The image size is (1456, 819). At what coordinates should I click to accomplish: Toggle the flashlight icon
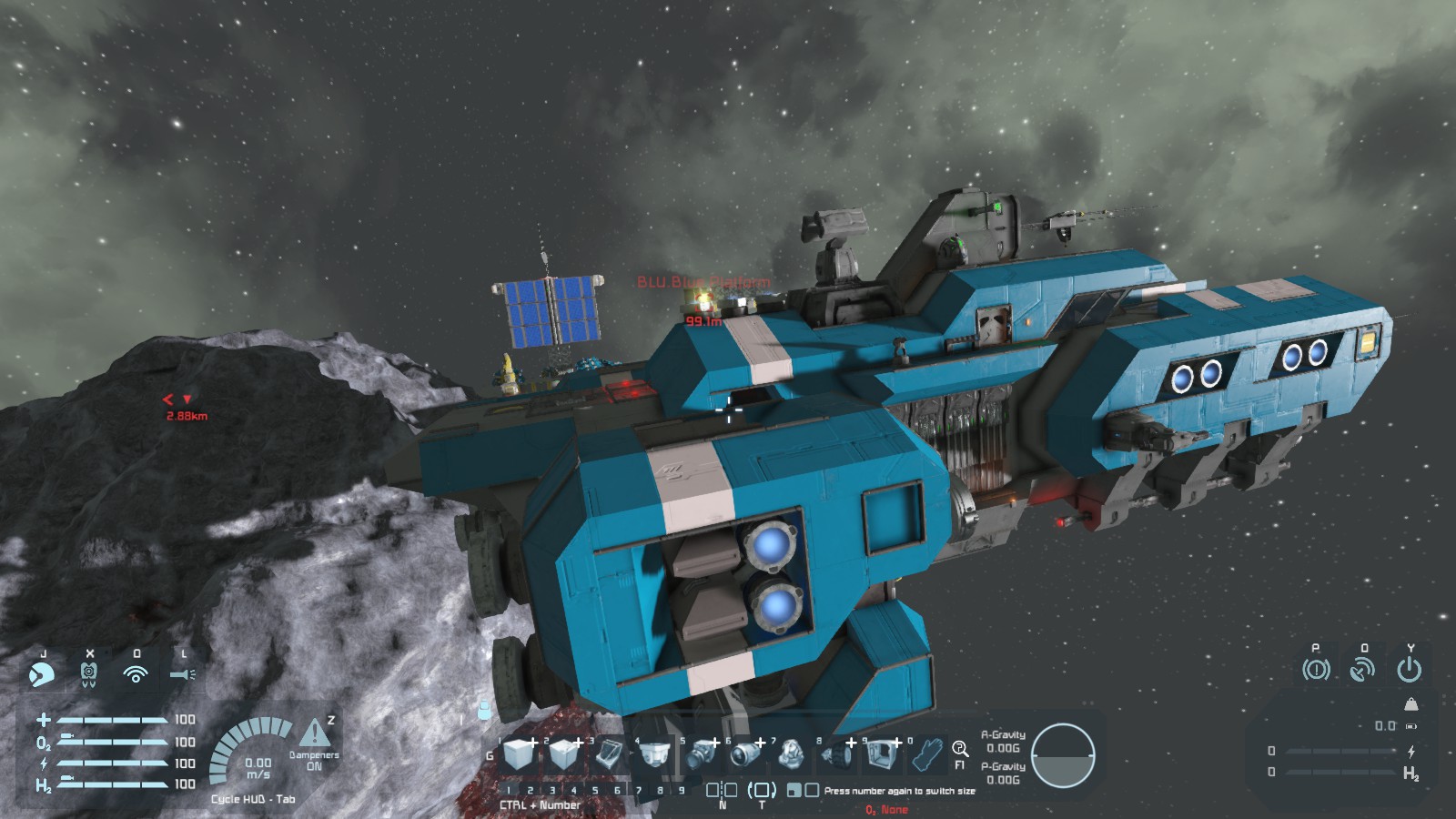point(182,674)
